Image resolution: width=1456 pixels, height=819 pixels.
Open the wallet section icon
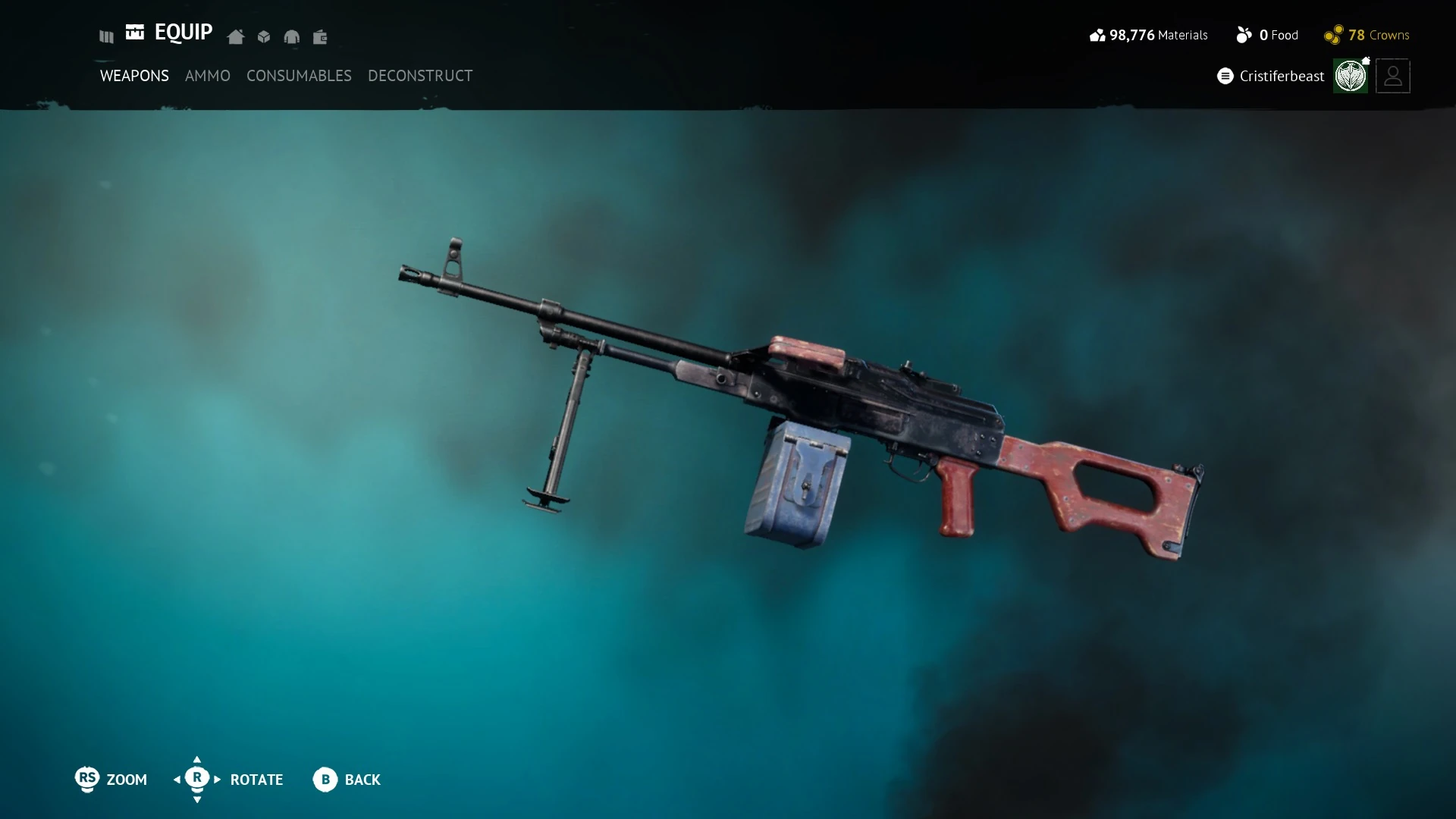[x=320, y=36]
